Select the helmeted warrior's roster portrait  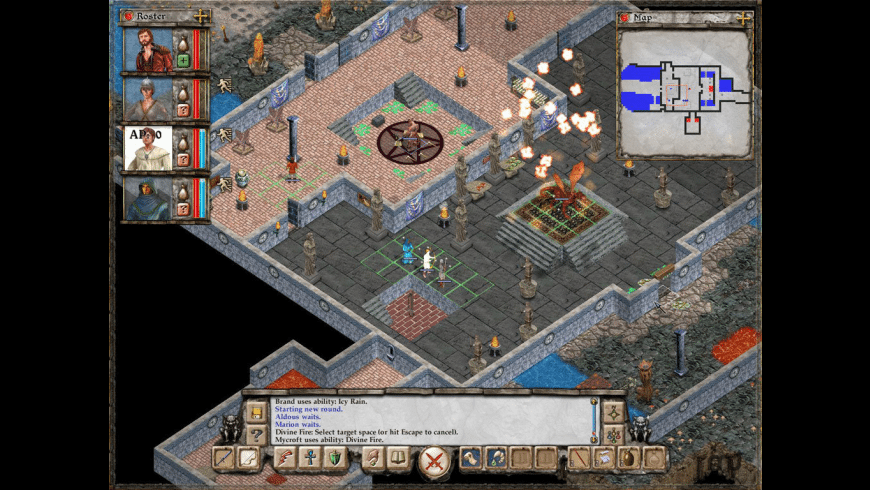coord(147,98)
